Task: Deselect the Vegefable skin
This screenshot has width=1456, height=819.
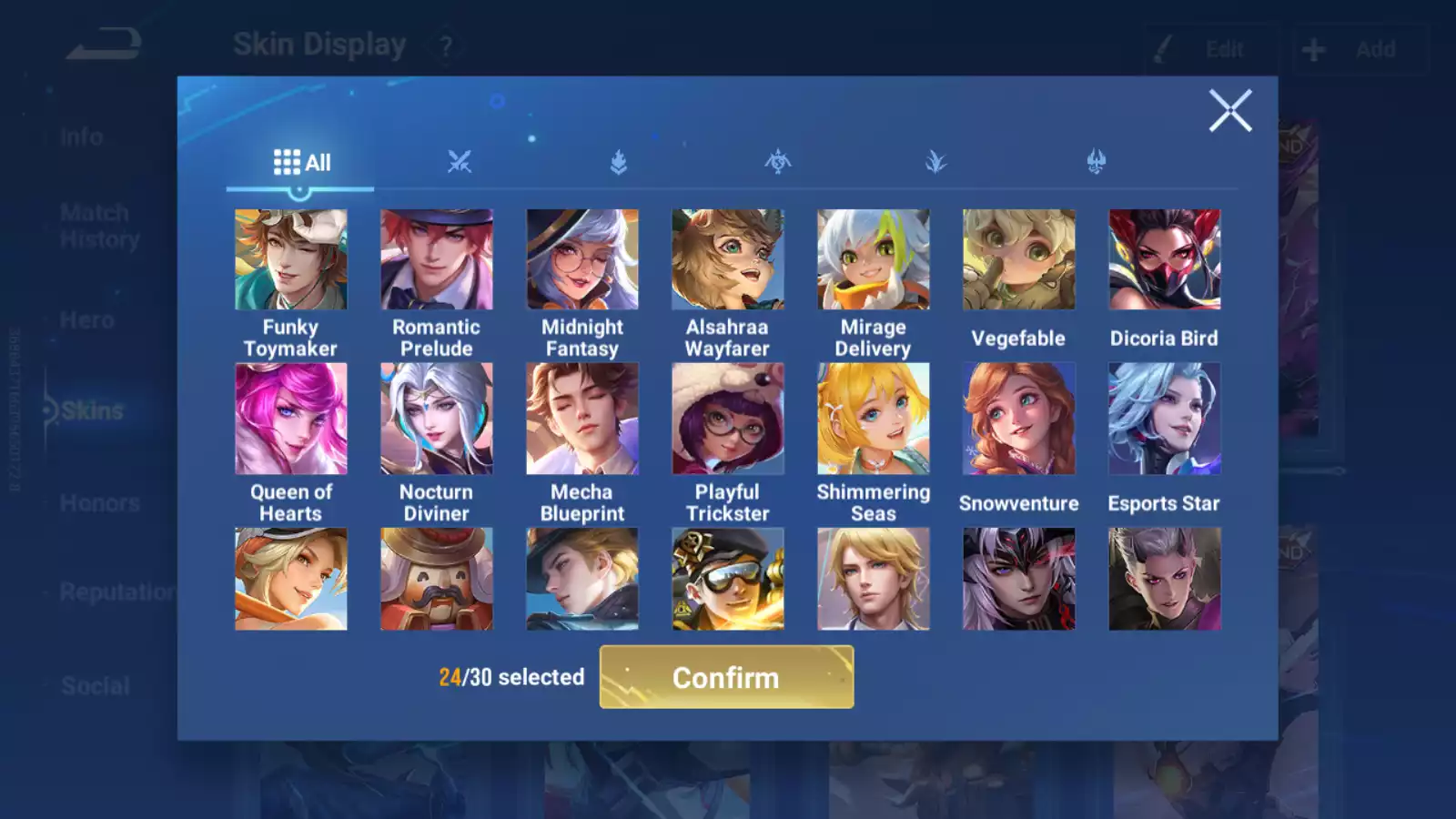Action: click(x=1018, y=258)
